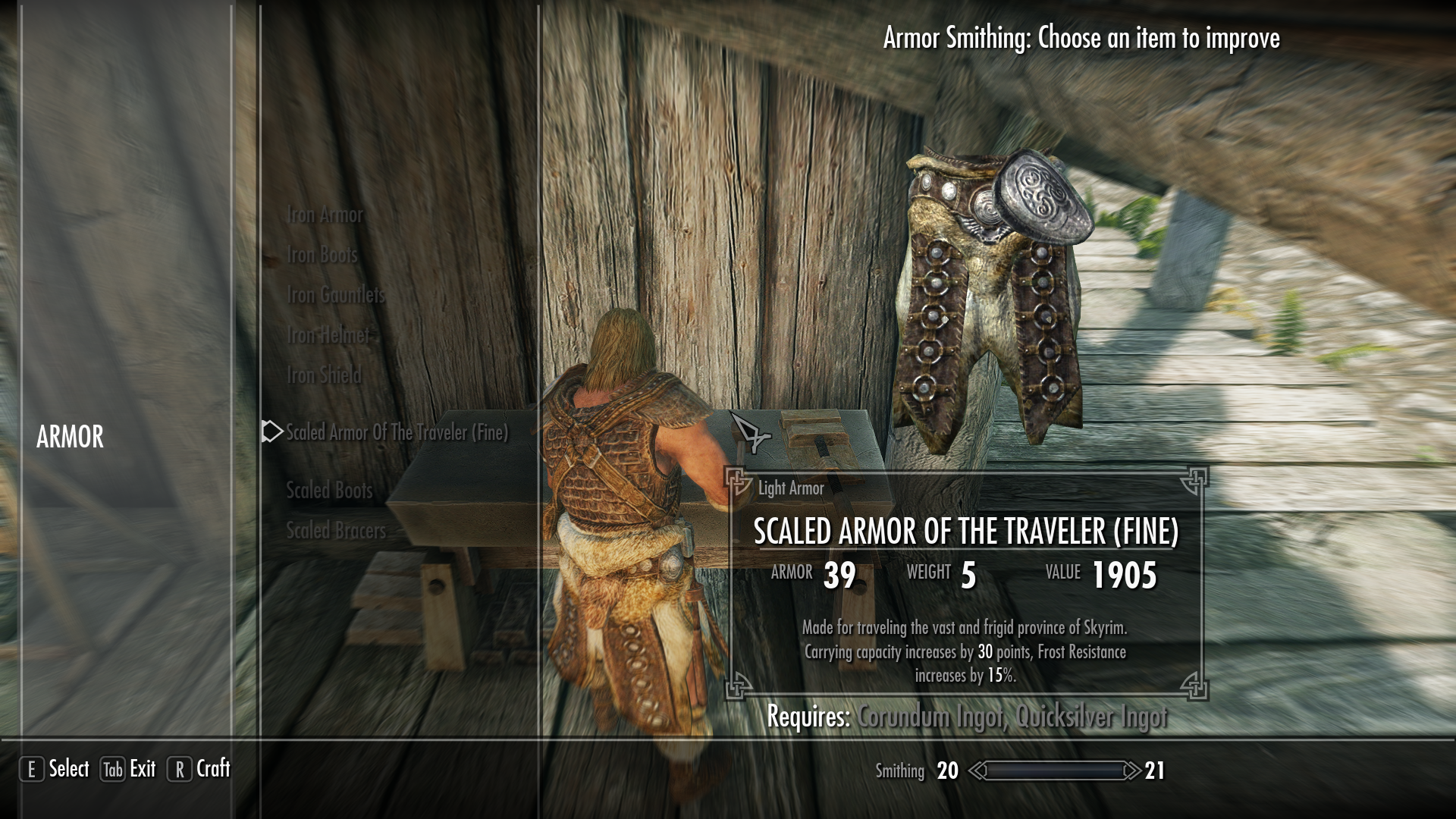Viewport: 1456px width, 819px height.
Task: Select the Iron Armor list entry
Action: pos(324,215)
